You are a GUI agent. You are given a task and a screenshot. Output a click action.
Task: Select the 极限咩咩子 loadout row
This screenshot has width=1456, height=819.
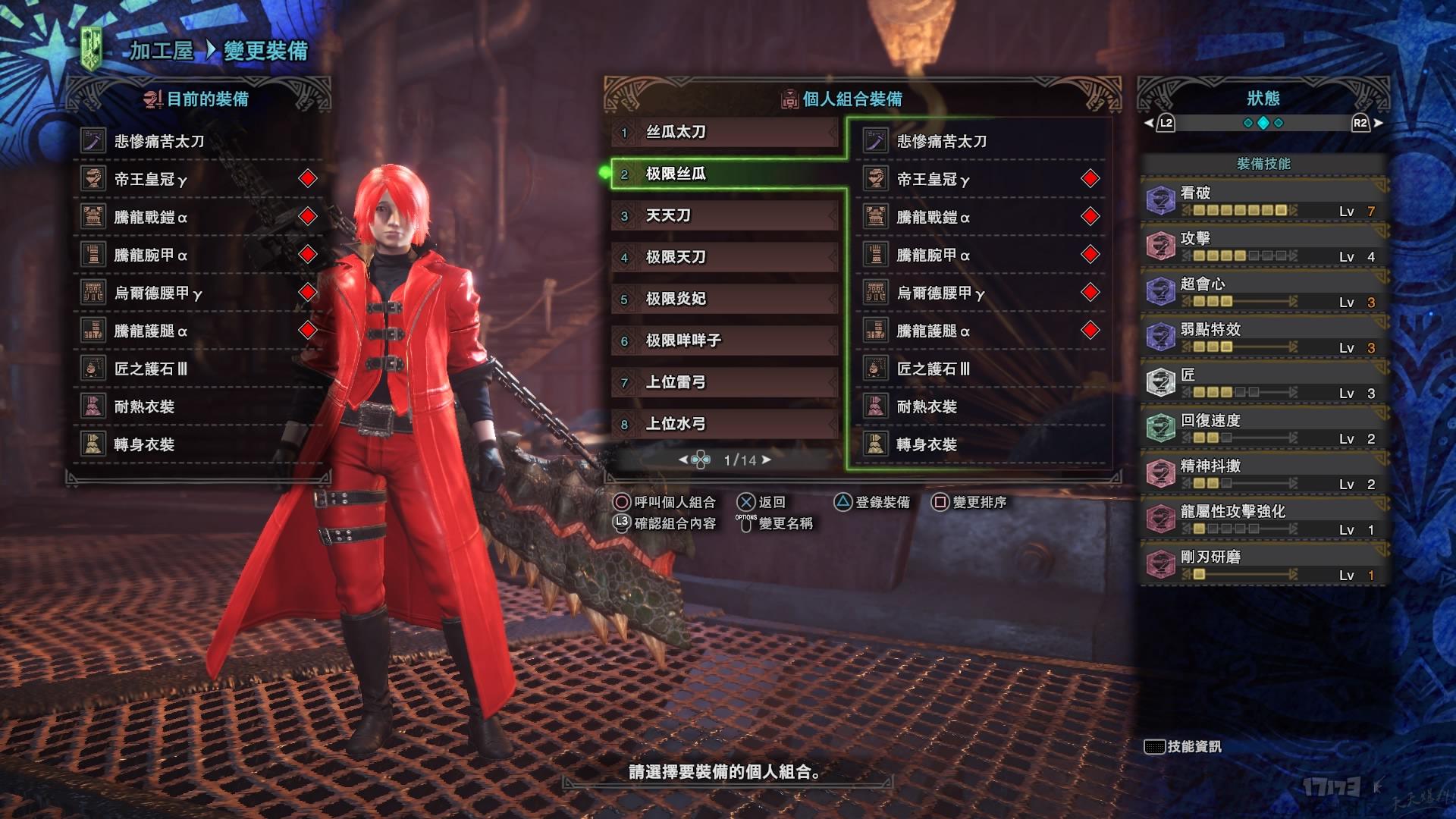tap(724, 341)
